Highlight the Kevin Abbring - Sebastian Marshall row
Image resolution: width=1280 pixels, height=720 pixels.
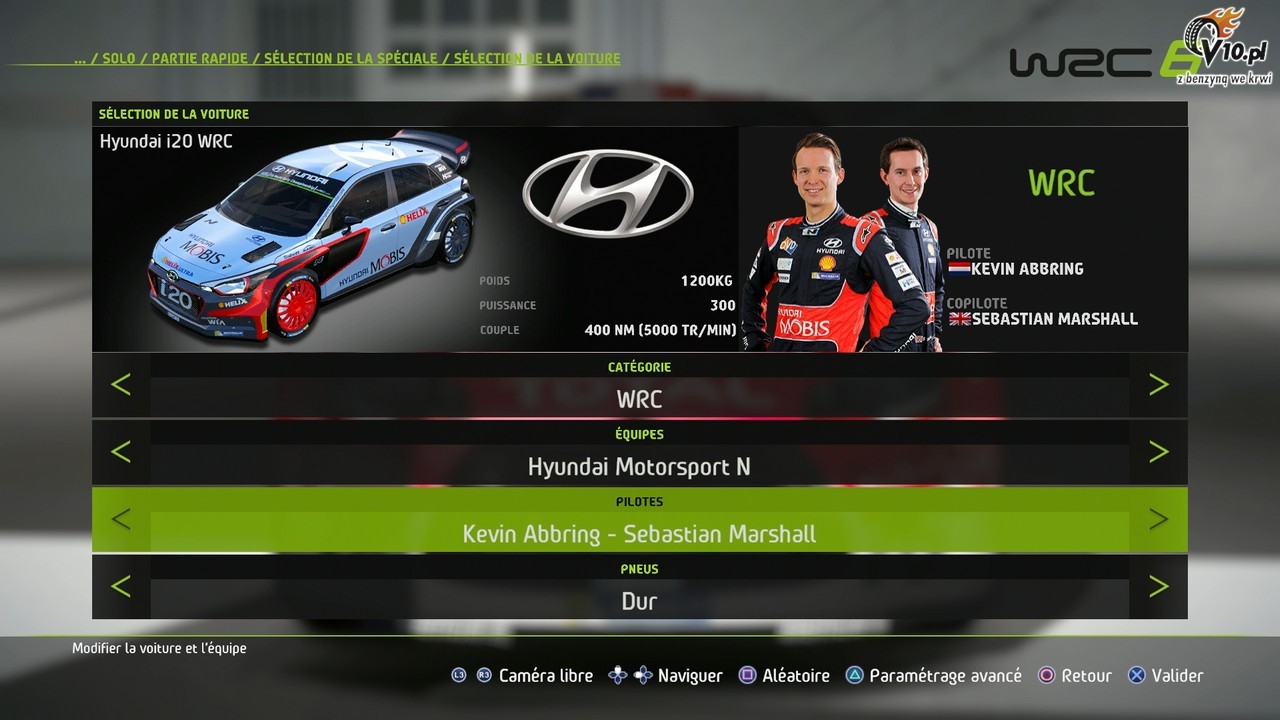[639, 533]
